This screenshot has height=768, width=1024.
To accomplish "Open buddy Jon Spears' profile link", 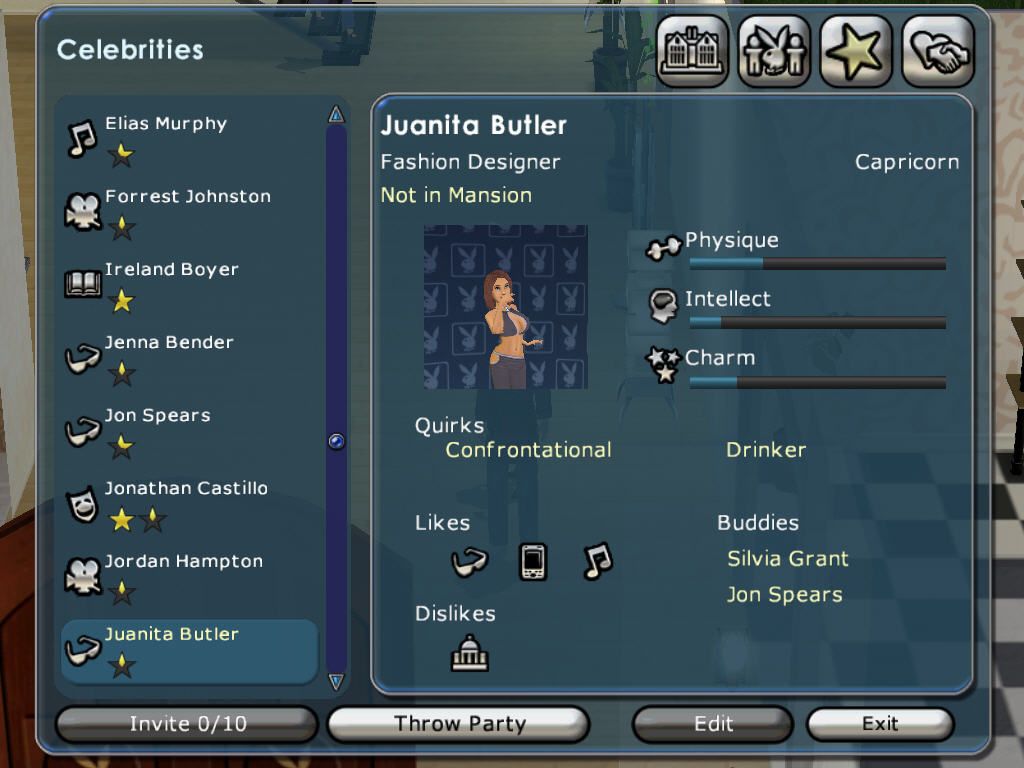I will (784, 595).
